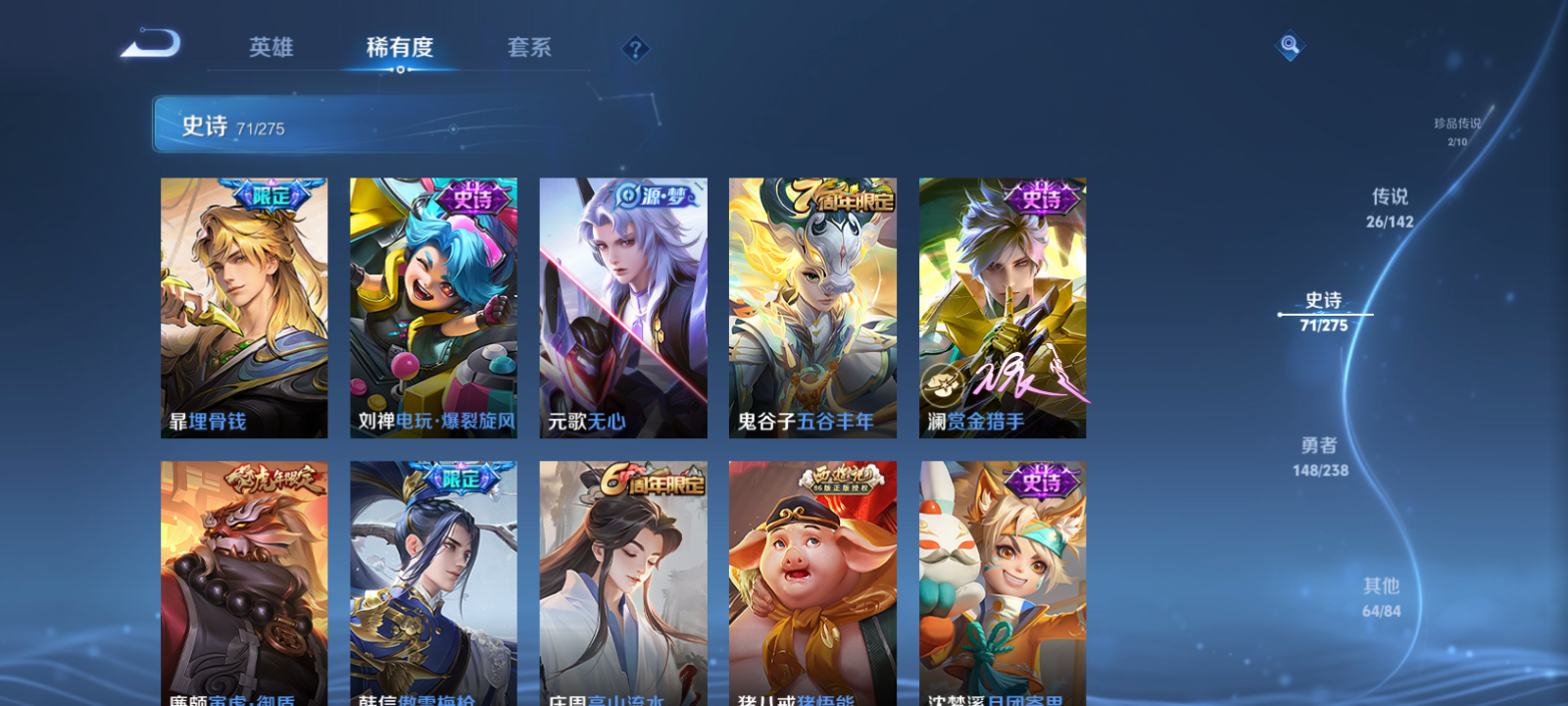This screenshot has height=706, width=1568.
Task: Switch to the 套系 tab
Action: 527,47
